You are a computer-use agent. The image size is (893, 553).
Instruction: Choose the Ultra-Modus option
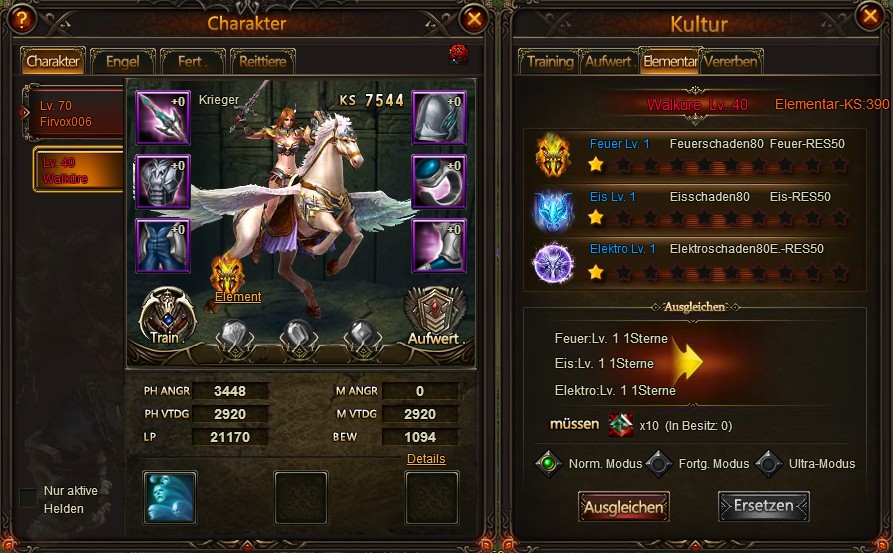pyautogui.click(x=768, y=464)
